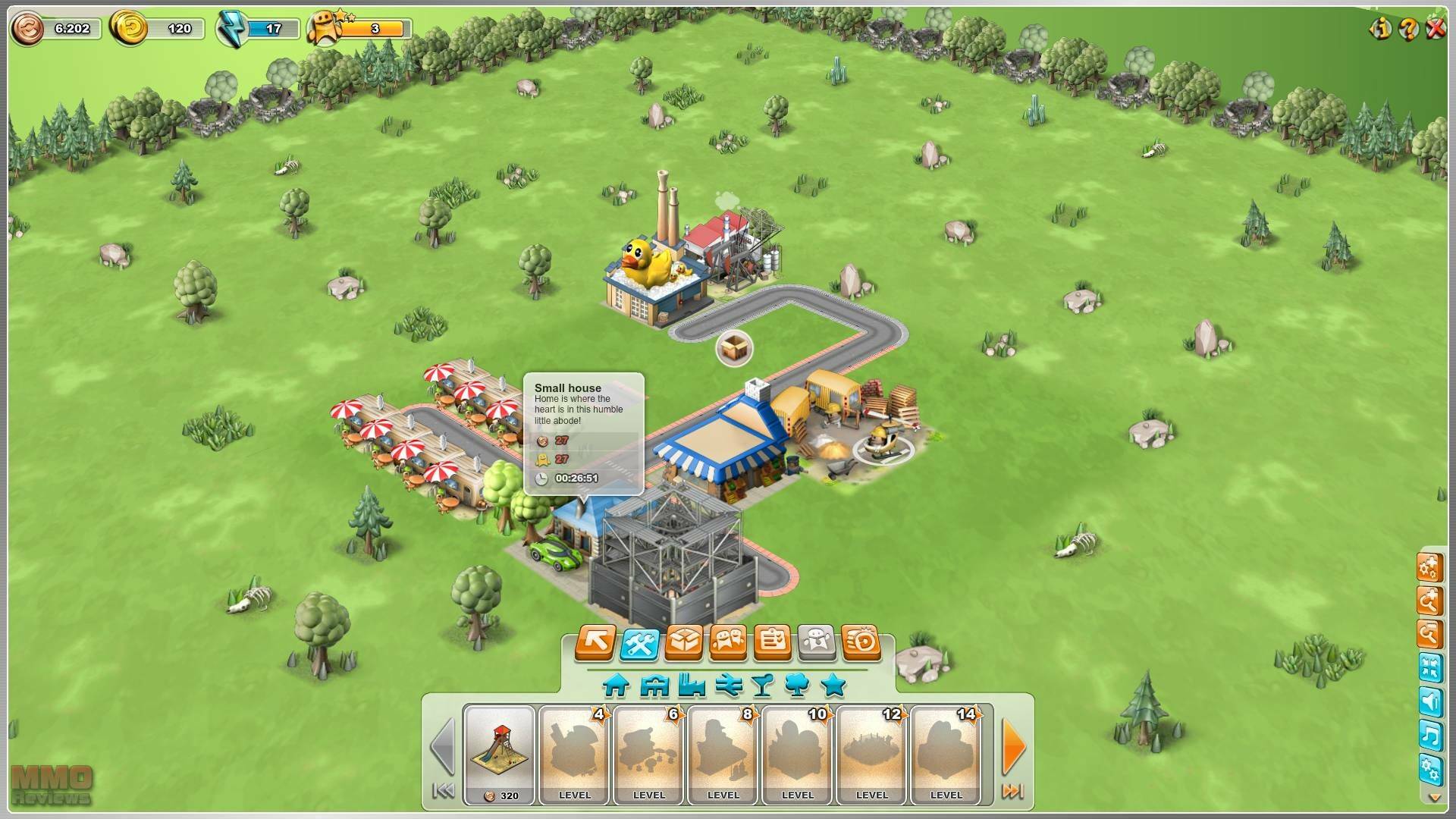
Task: Switch to the house residential category
Action: (616, 686)
